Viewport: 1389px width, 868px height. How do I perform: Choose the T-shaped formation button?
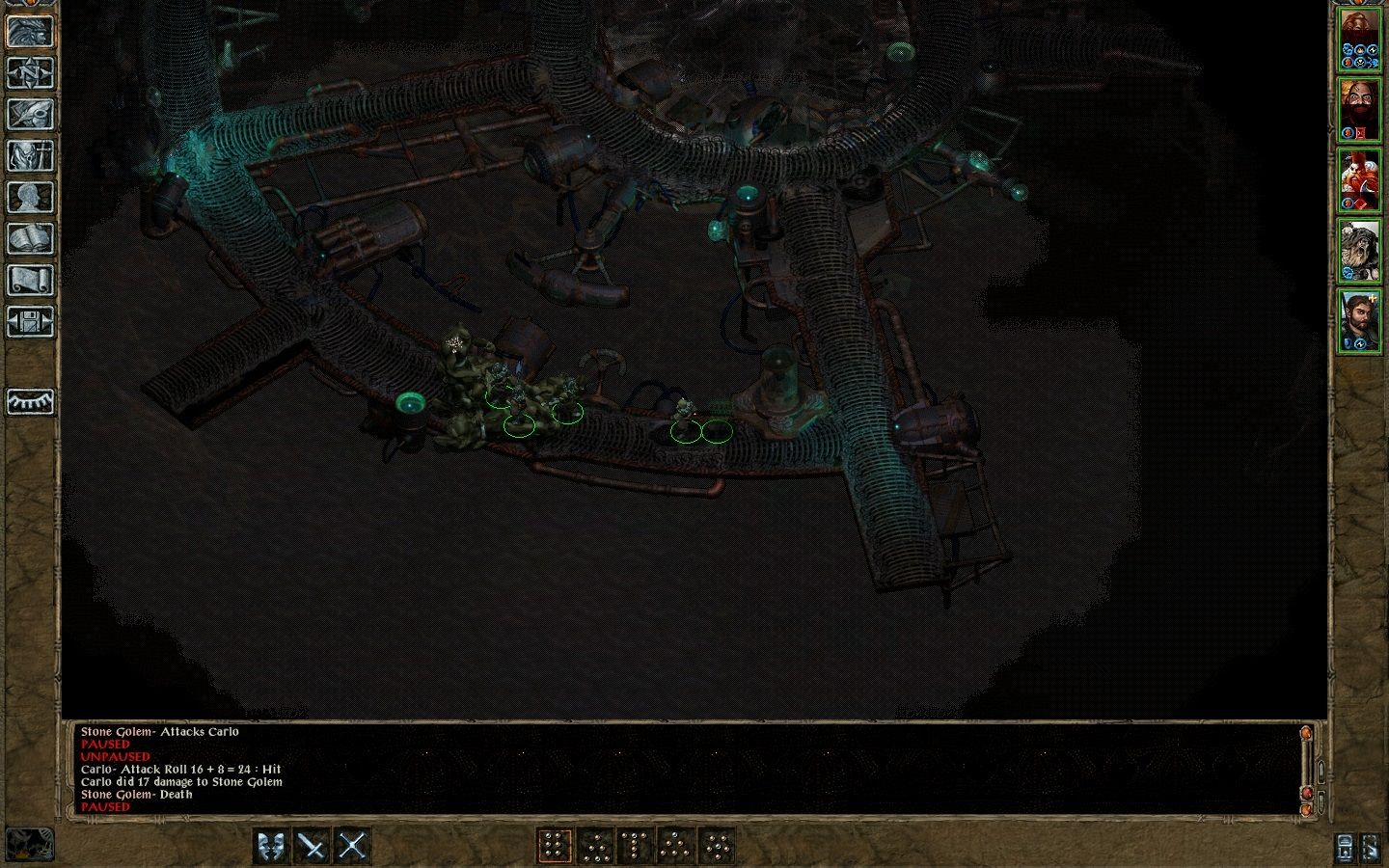coord(635,843)
